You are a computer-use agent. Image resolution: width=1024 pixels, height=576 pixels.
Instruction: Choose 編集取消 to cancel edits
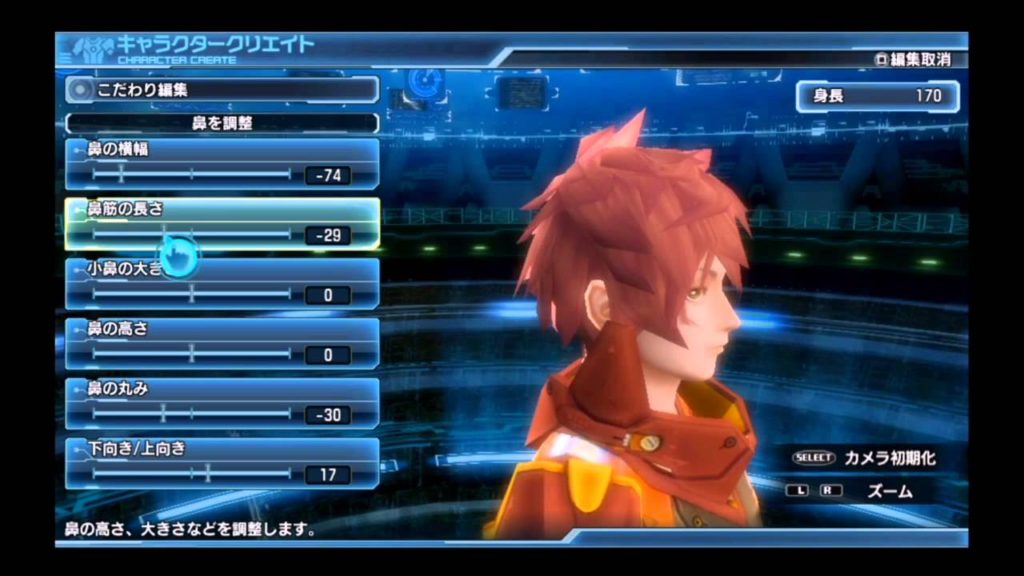tap(912, 59)
